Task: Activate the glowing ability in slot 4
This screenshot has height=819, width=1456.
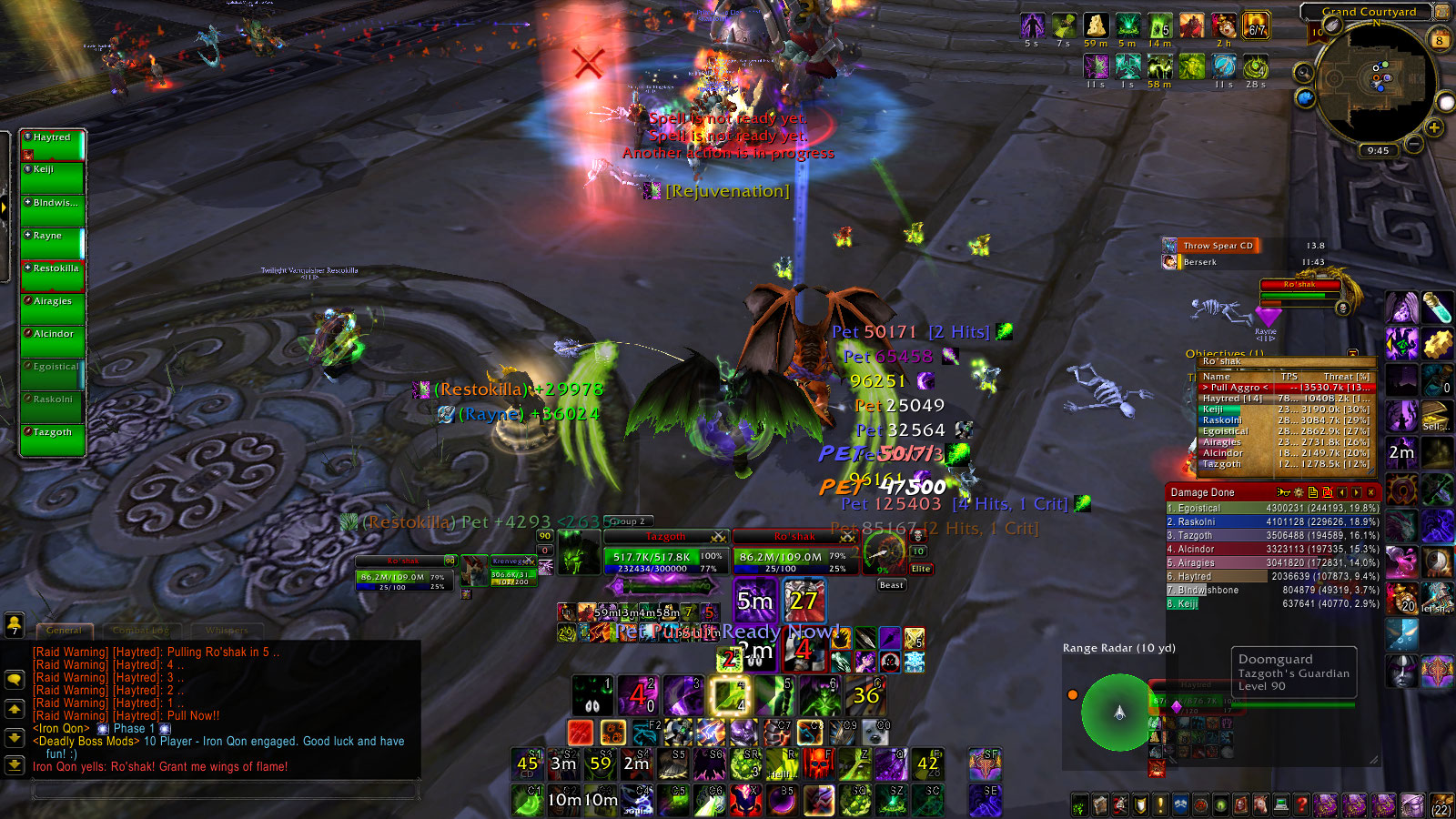Action: [728, 696]
